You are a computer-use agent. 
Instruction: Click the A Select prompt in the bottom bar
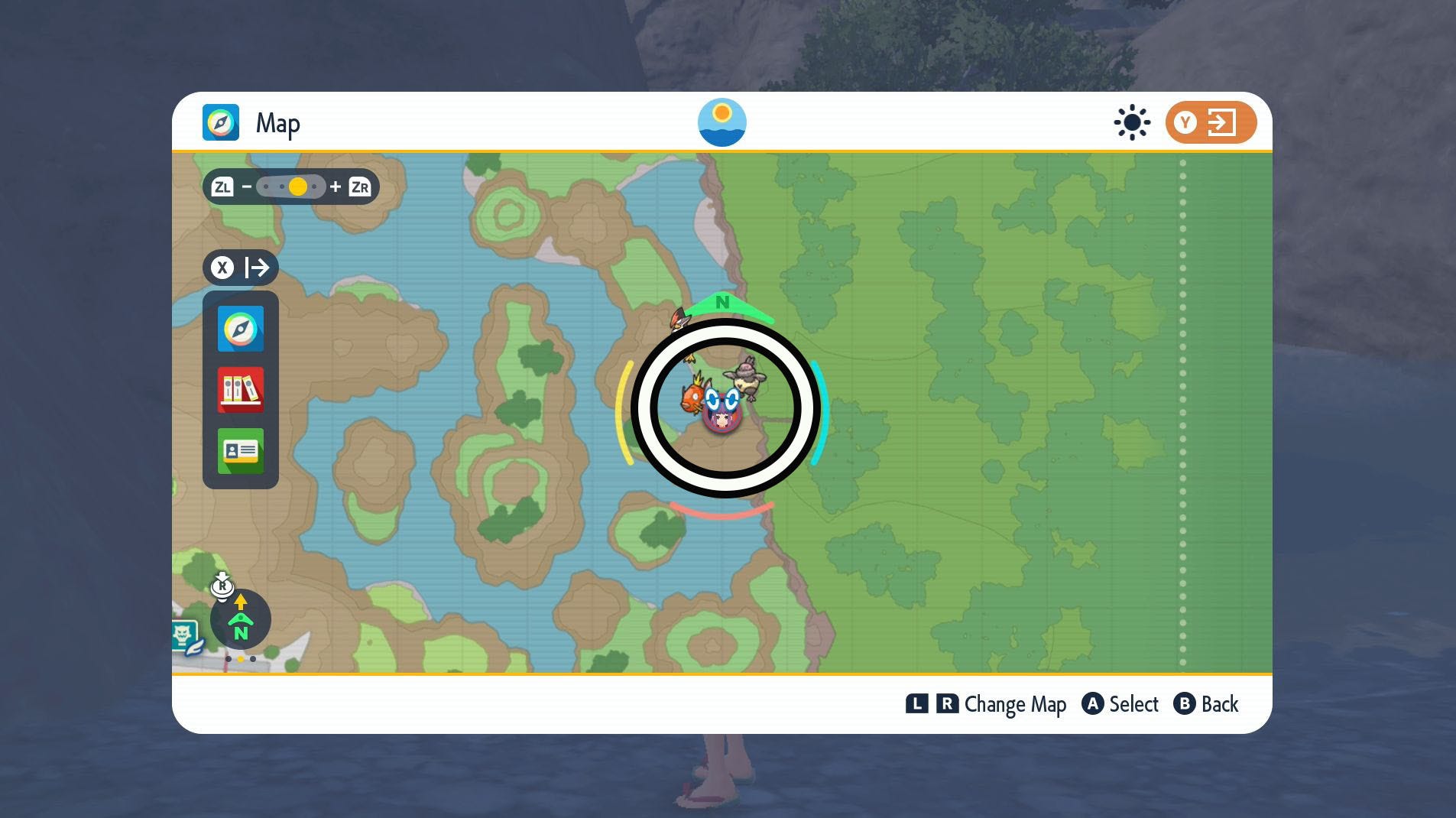1120,704
